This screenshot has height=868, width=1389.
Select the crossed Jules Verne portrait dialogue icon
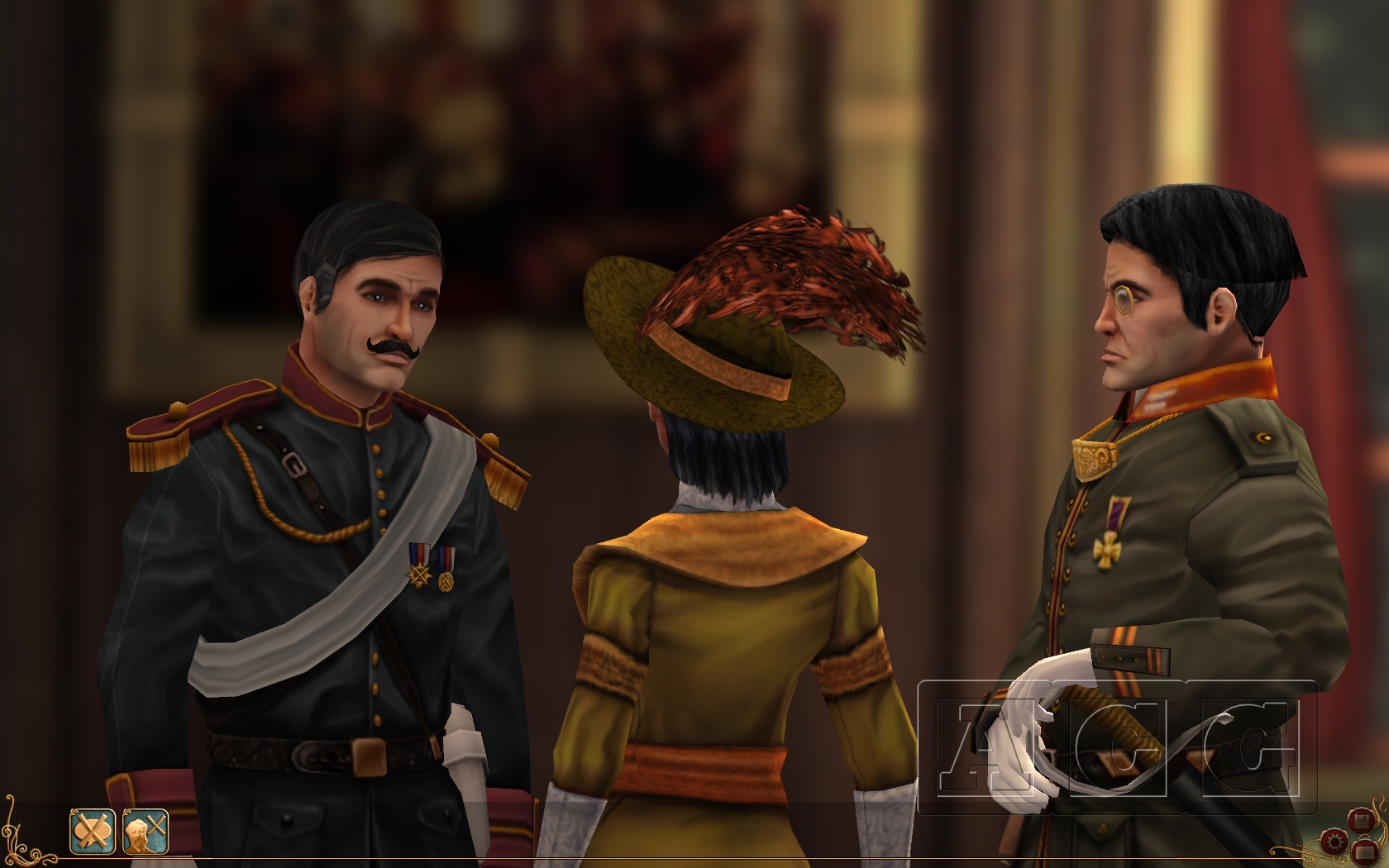146,831
